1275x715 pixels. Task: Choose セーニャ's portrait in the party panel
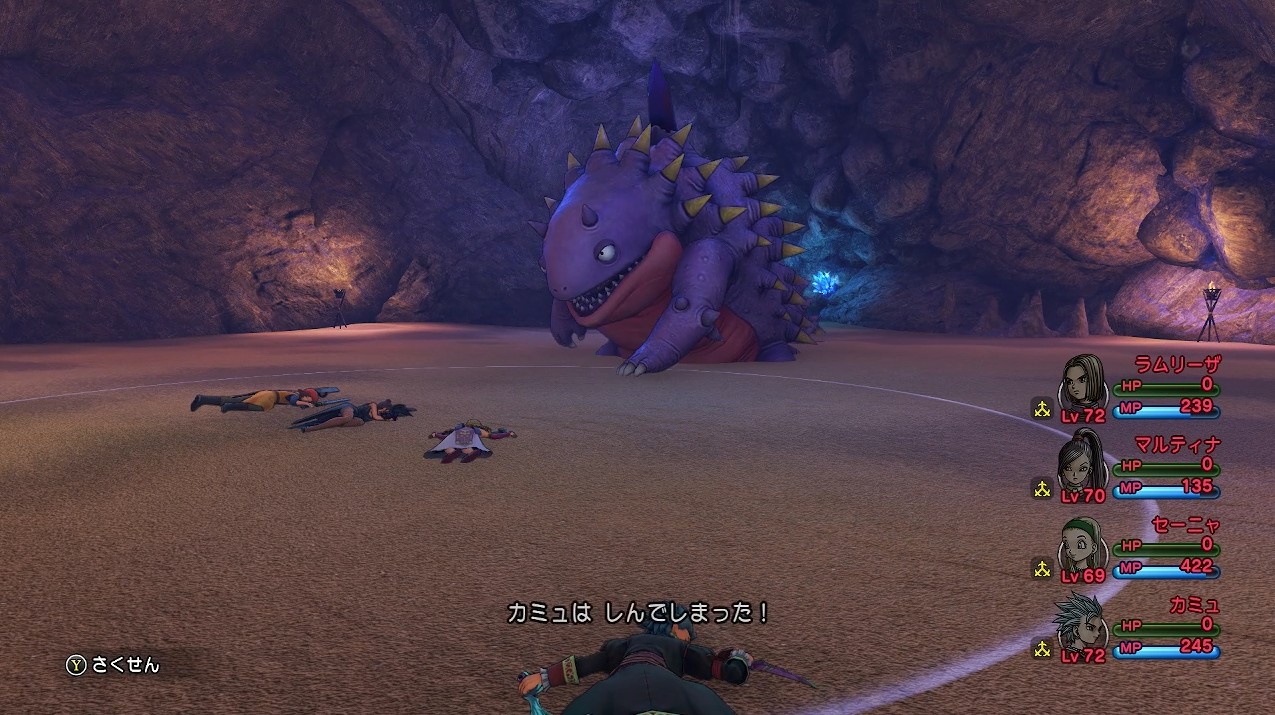point(1083,542)
